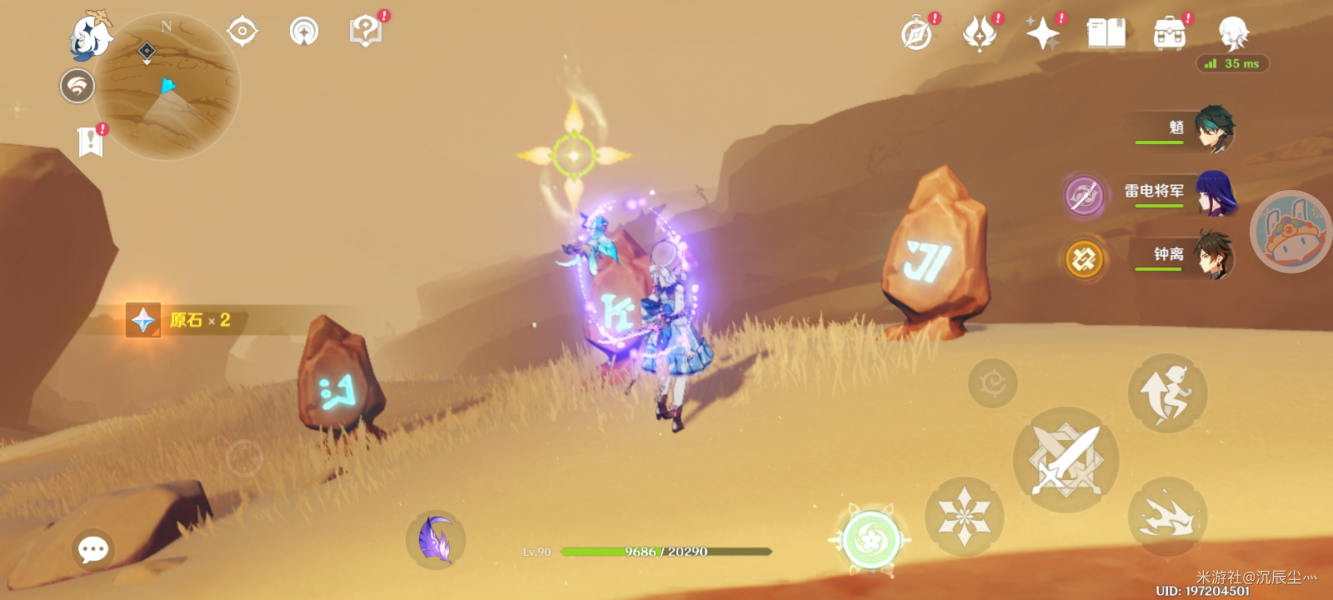Open the Wish star icon
Viewport: 1333px width, 600px height.
click(1043, 34)
